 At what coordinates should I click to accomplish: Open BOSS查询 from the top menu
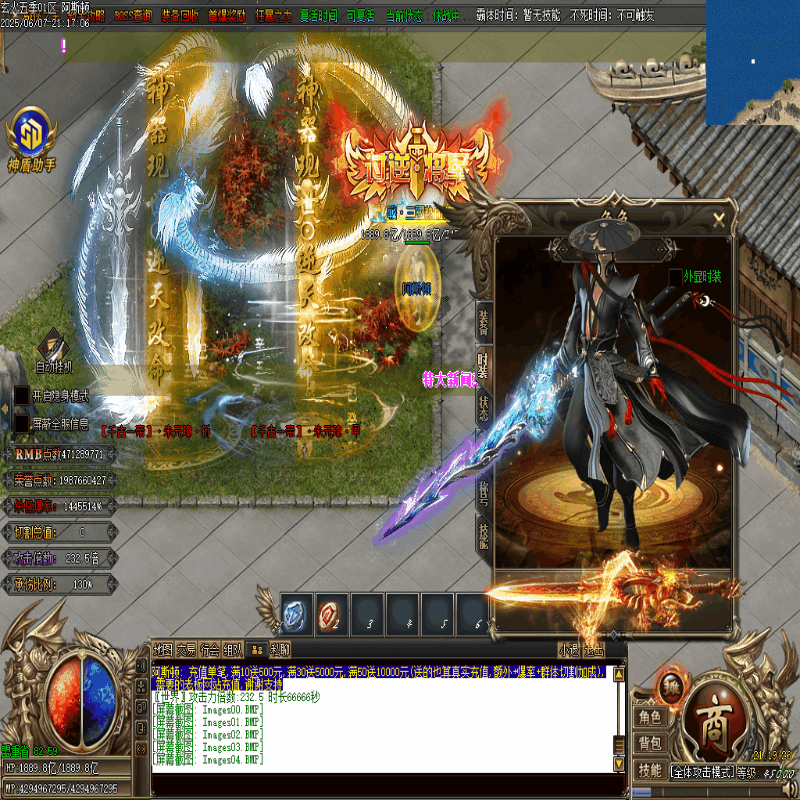[133, 16]
